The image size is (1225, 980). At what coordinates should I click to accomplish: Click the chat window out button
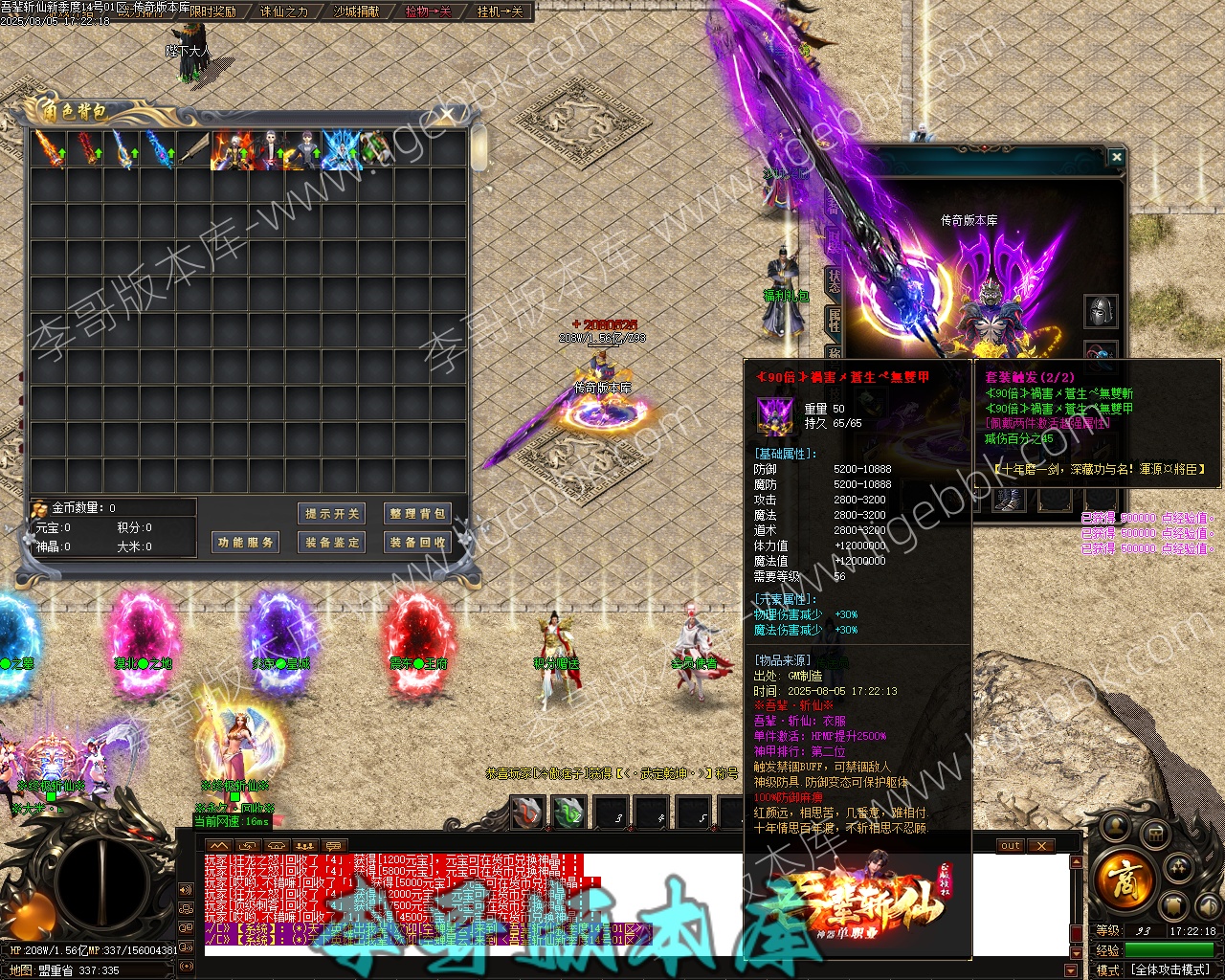coord(1011,846)
